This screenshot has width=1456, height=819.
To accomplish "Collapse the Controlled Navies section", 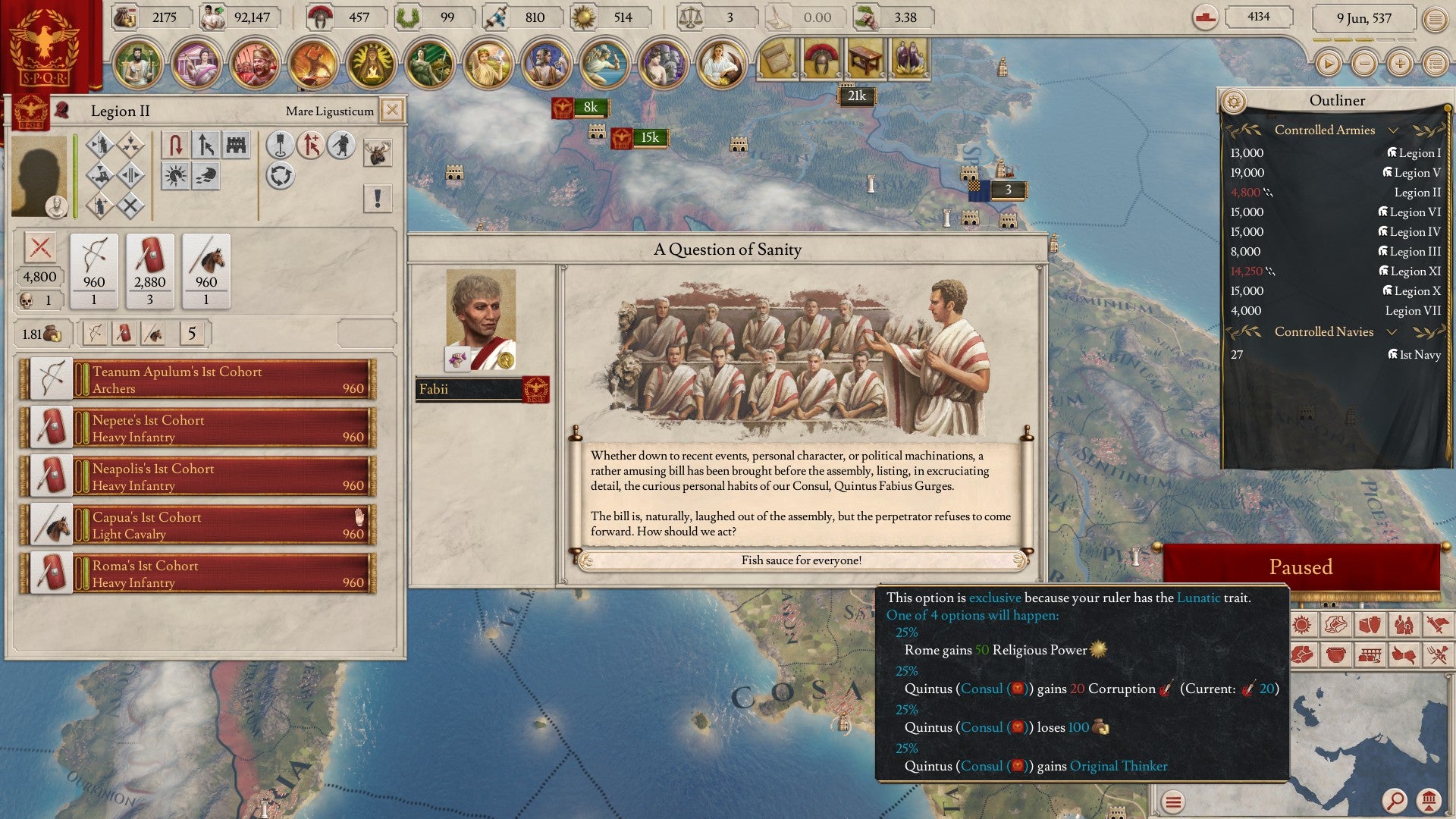I will (1391, 331).
